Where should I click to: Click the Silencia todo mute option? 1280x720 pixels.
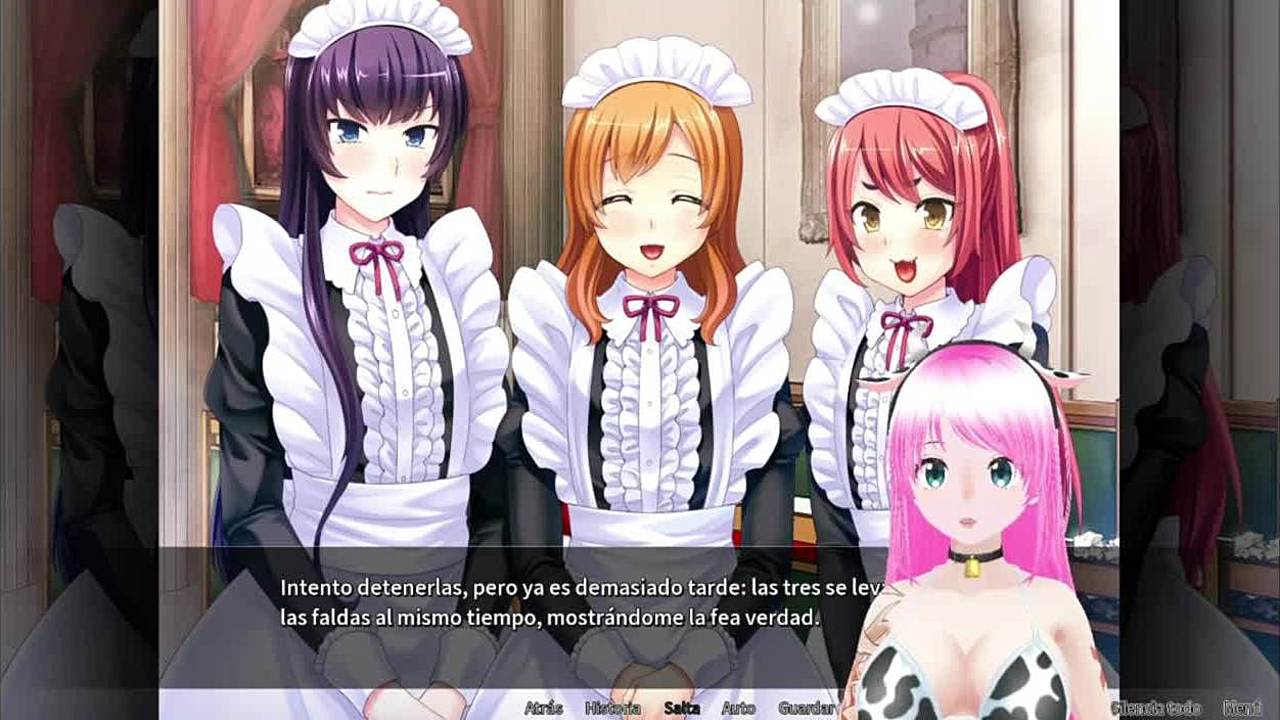(x=1161, y=707)
